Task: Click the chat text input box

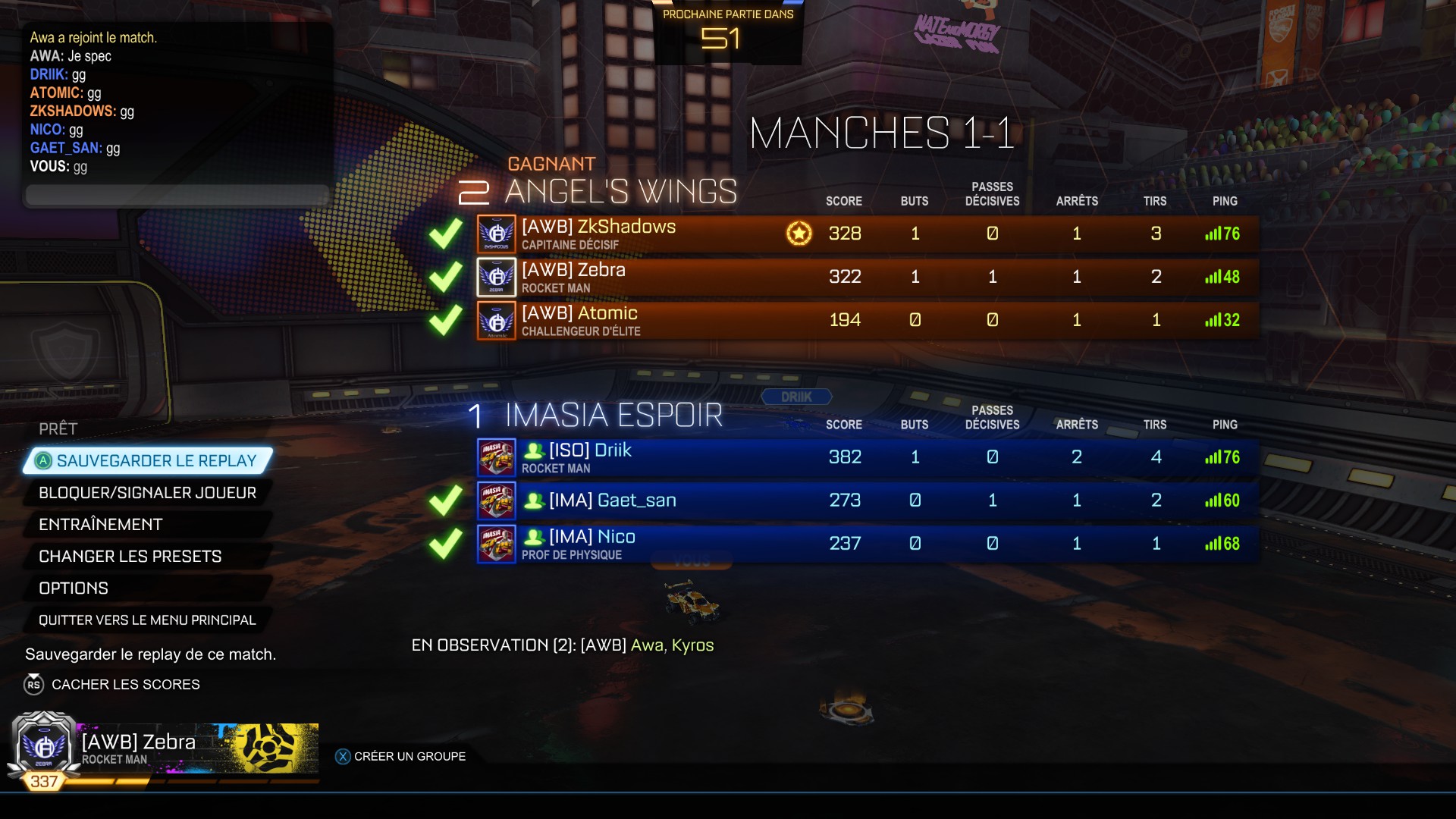Action: pos(178,195)
